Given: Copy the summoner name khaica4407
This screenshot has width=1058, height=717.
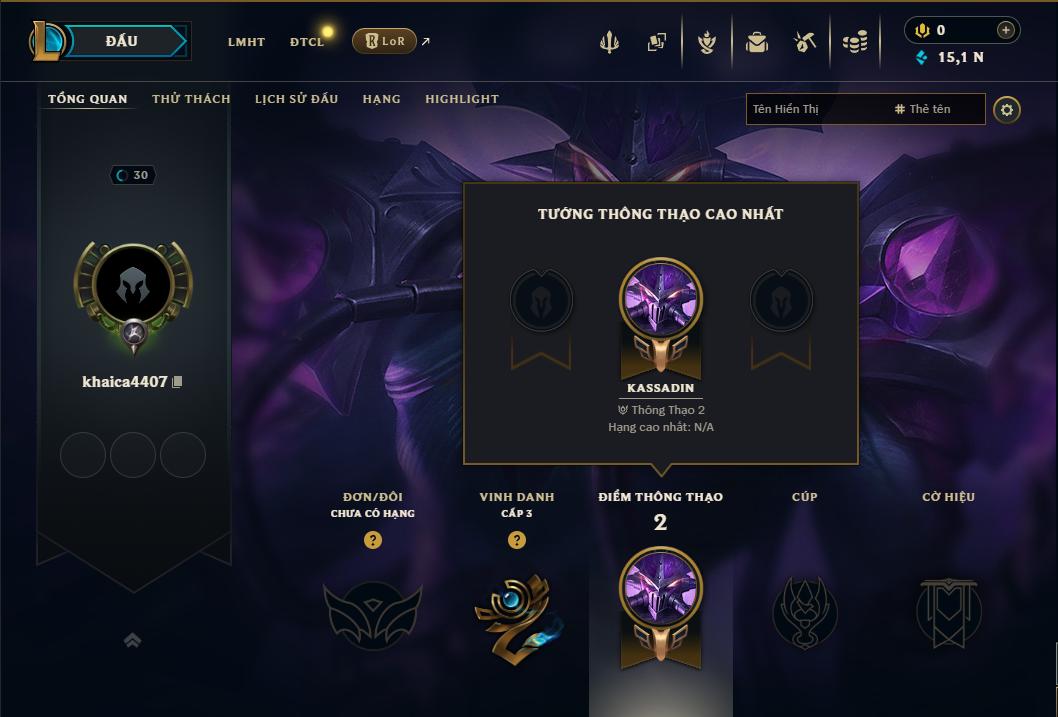Looking at the screenshot, I should click(178, 382).
